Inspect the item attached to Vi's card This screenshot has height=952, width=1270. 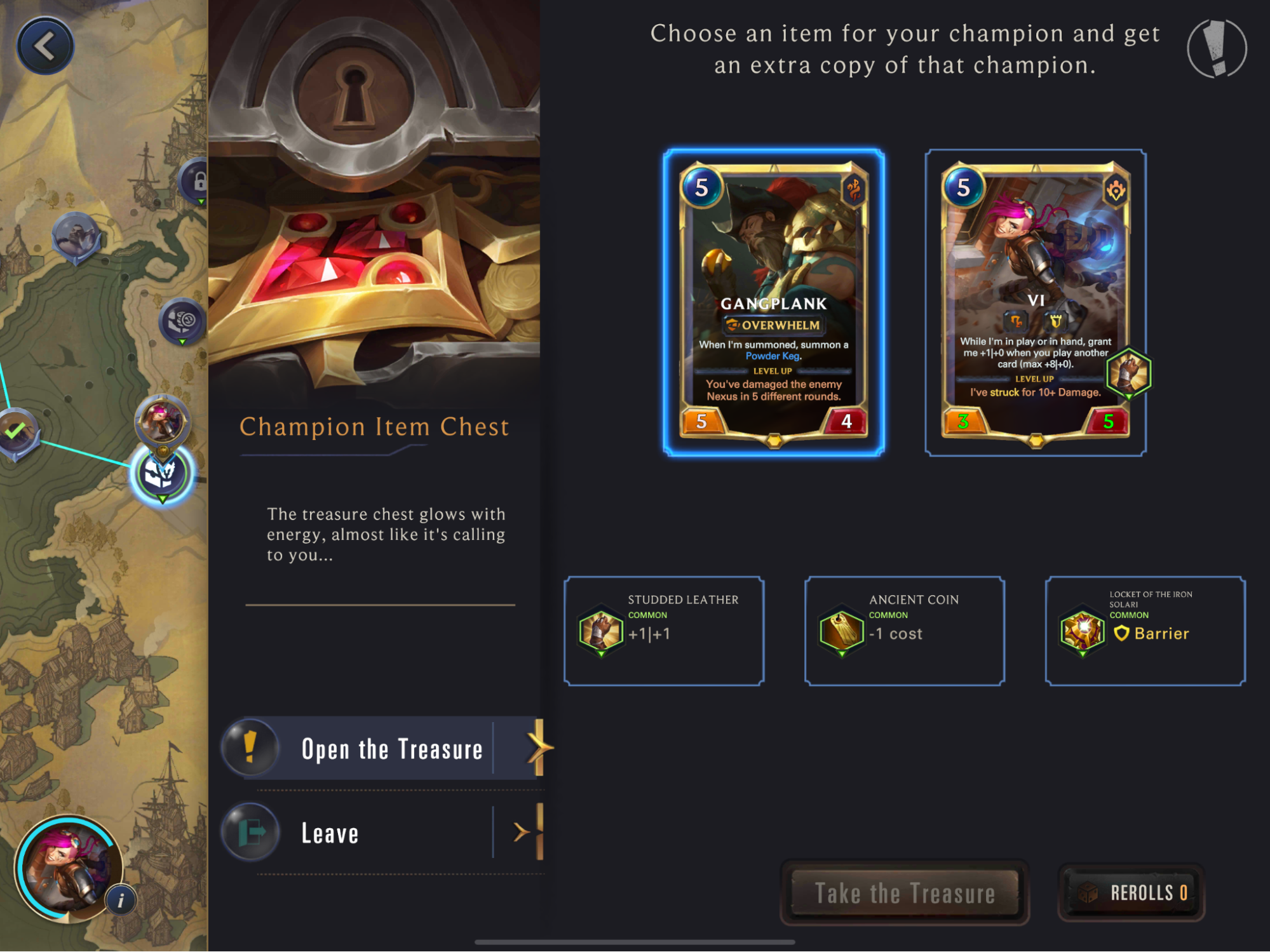click(x=1128, y=373)
